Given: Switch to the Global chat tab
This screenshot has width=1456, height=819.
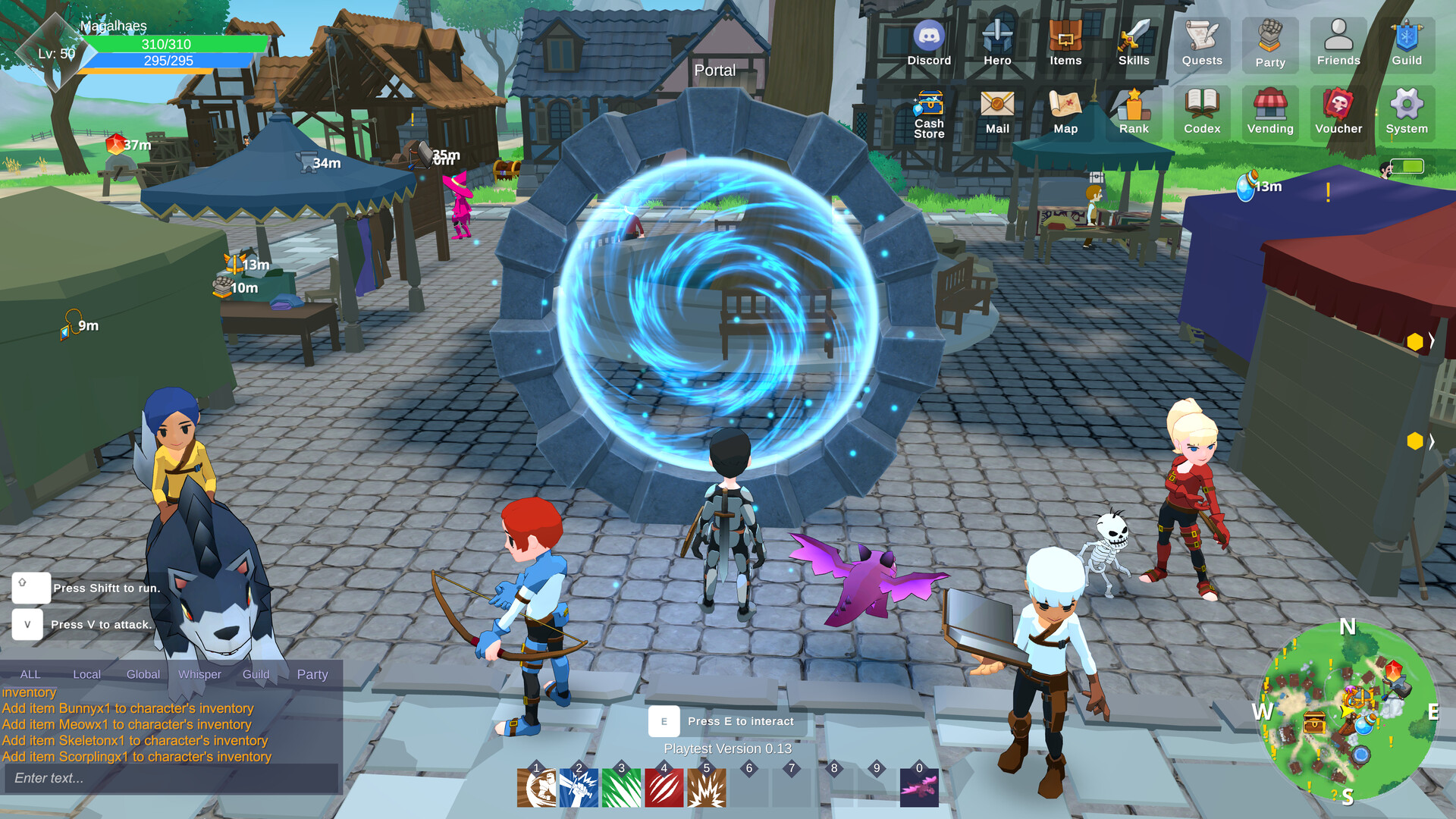Looking at the screenshot, I should tap(142, 673).
